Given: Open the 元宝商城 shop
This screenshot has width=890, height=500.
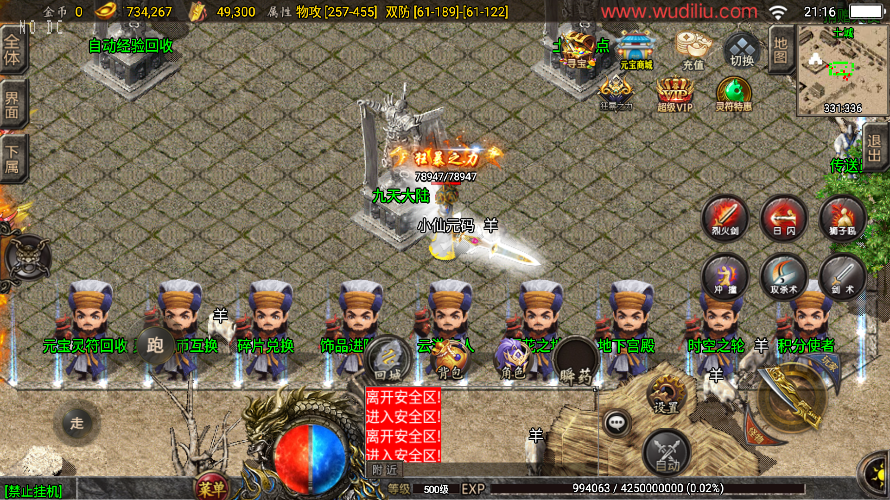Looking at the screenshot, I should pyautogui.click(x=635, y=50).
